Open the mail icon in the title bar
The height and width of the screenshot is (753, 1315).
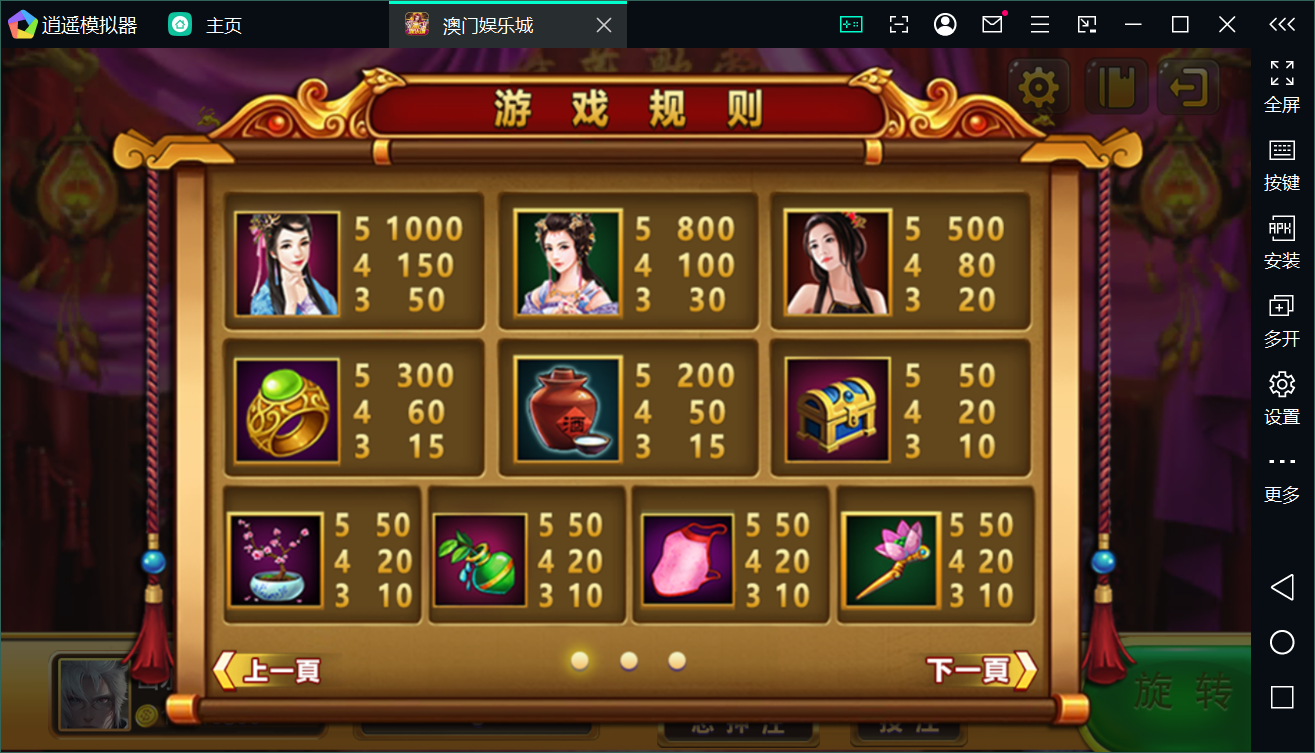coord(992,23)
